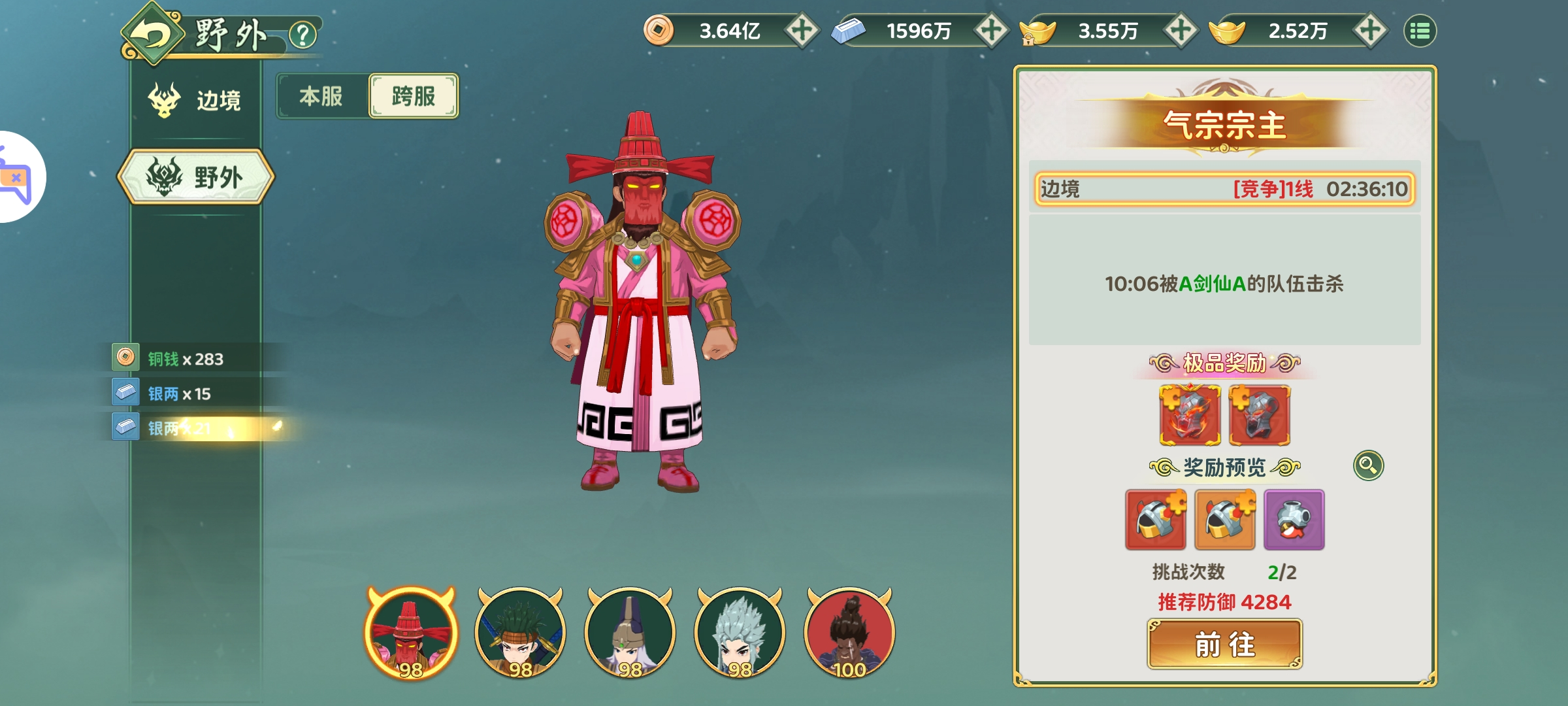1568x706 pixels.
Task: Select the 边境 [竞争]1线 line row
Action: [1224, 189]
